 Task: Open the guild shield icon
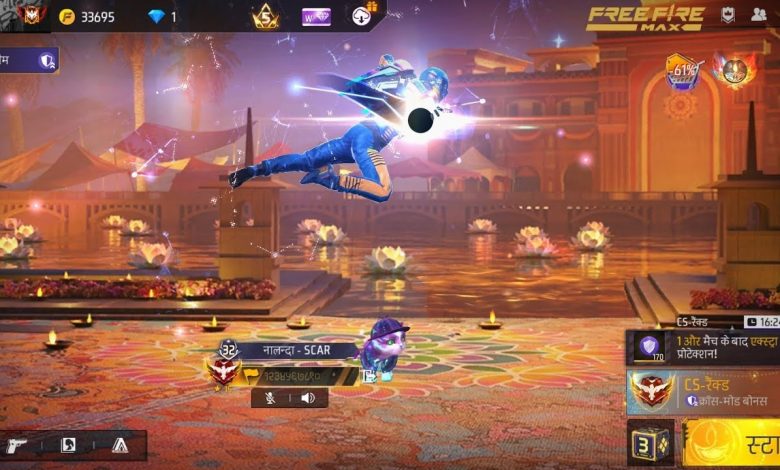[x=728, y=15]
